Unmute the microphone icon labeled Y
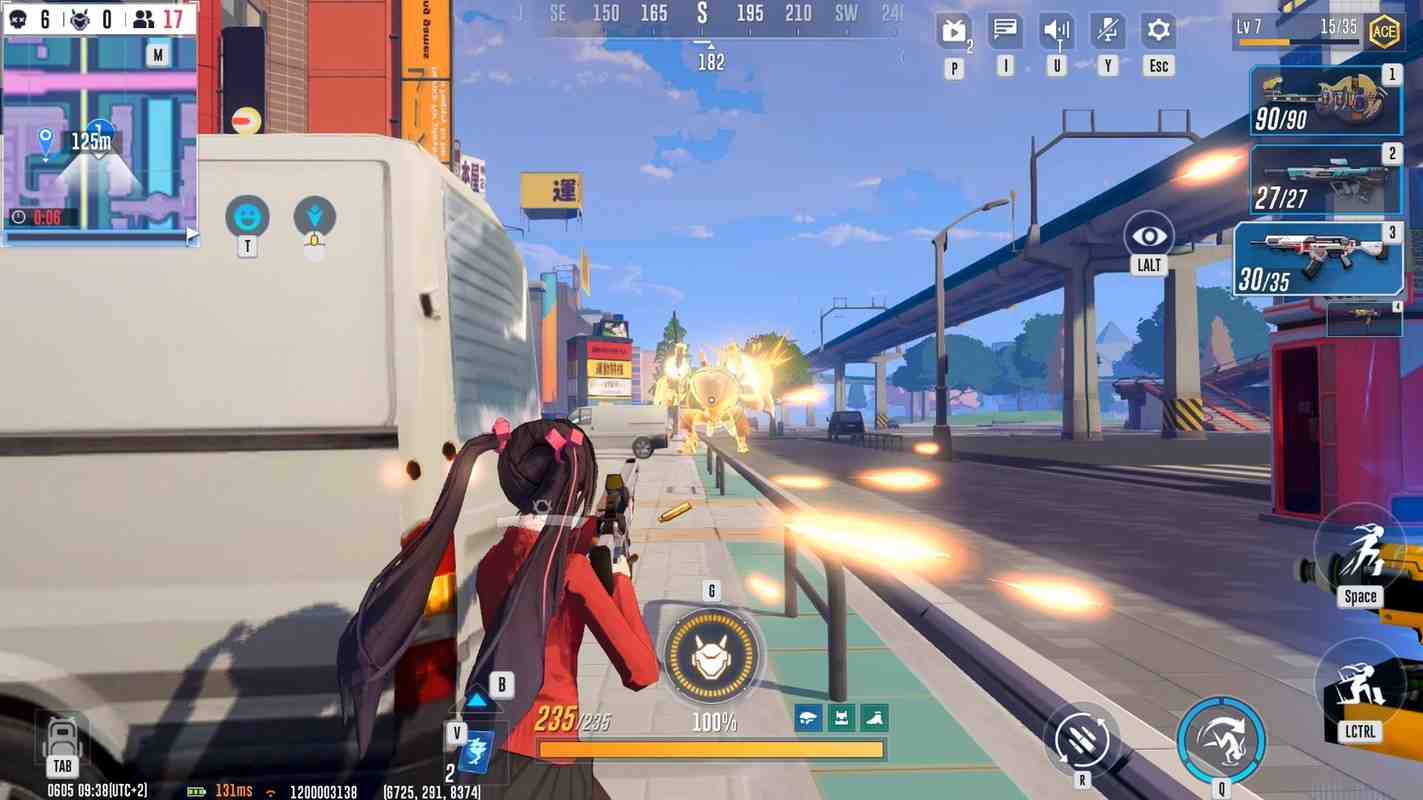This screenshot has width=1423, height=800. coord(1106,29)
